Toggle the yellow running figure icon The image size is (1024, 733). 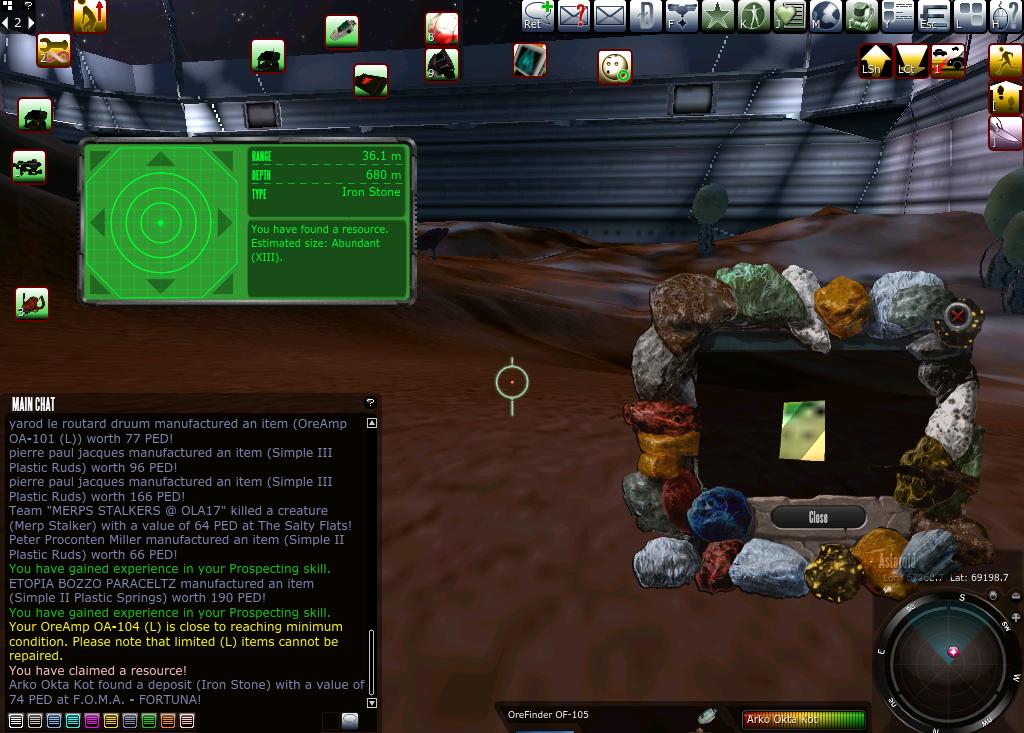1005,60
